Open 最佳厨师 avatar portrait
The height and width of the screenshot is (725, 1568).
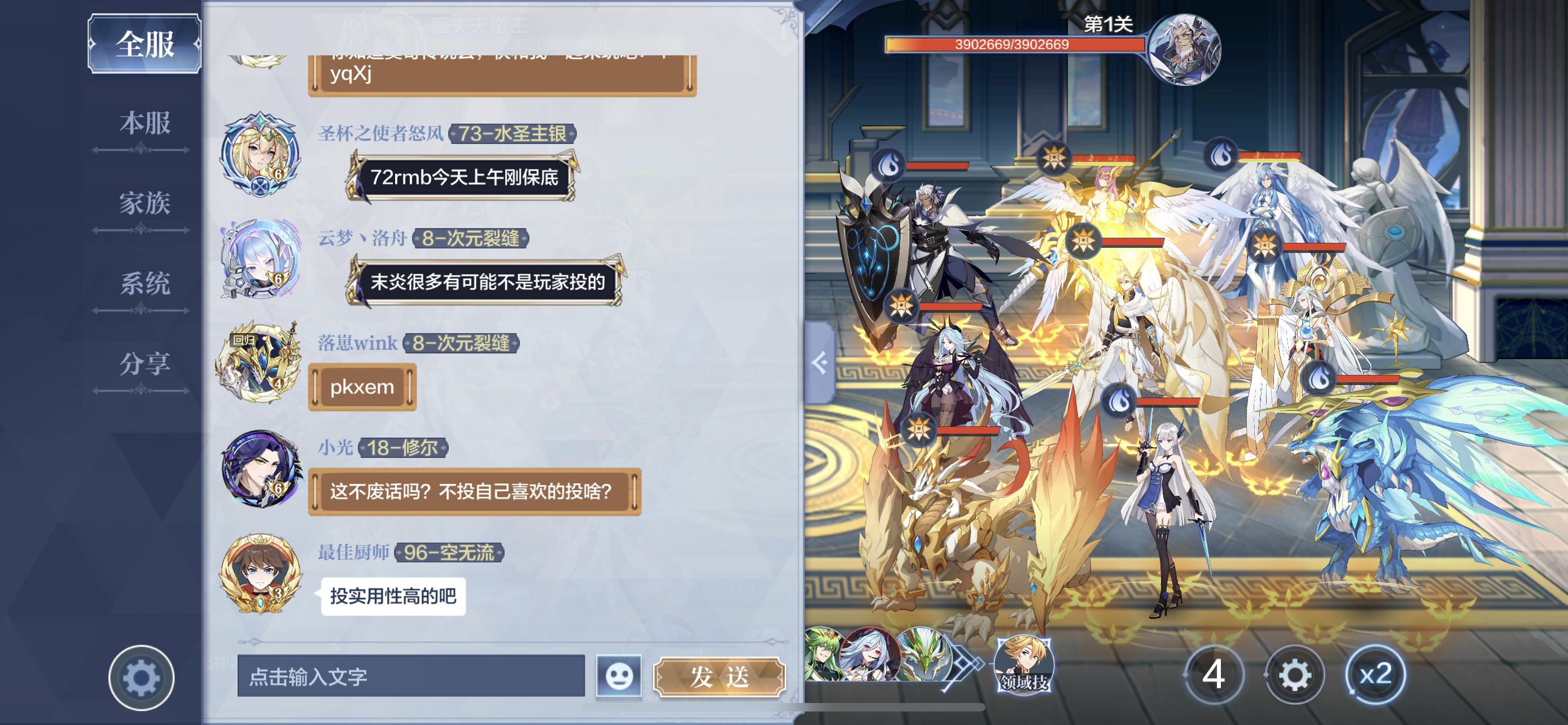pyautogui.click(x=261, y=573)
